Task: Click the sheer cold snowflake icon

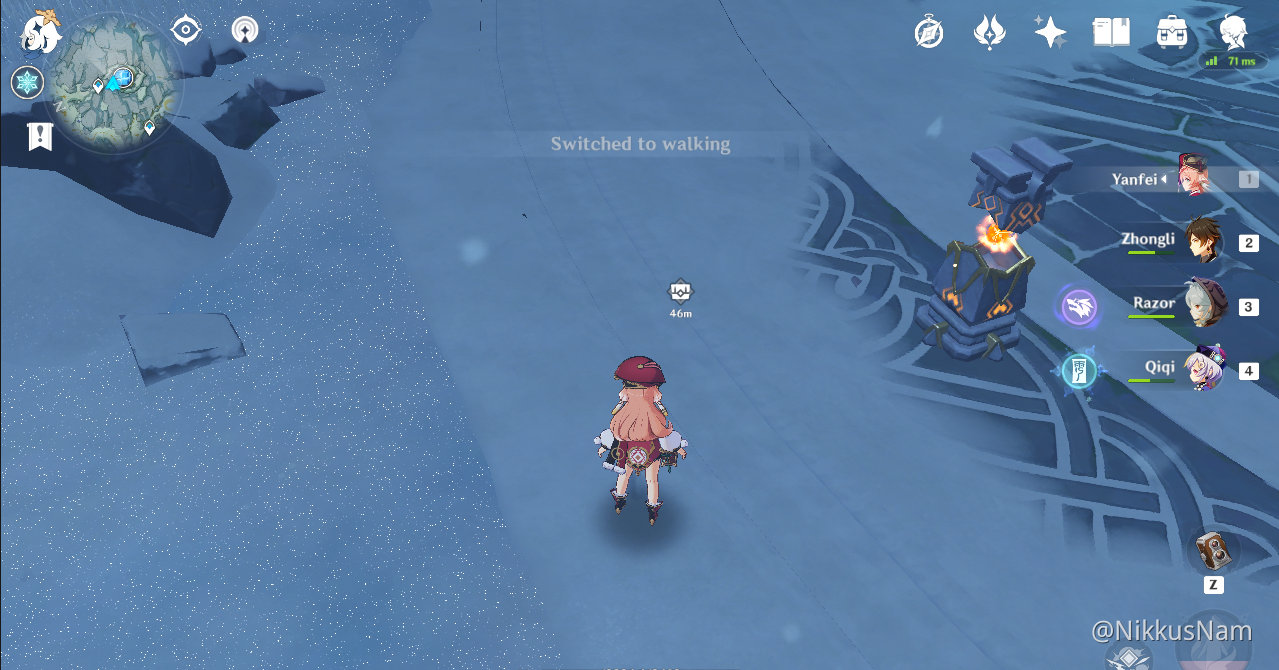Action: click(27, 82)
